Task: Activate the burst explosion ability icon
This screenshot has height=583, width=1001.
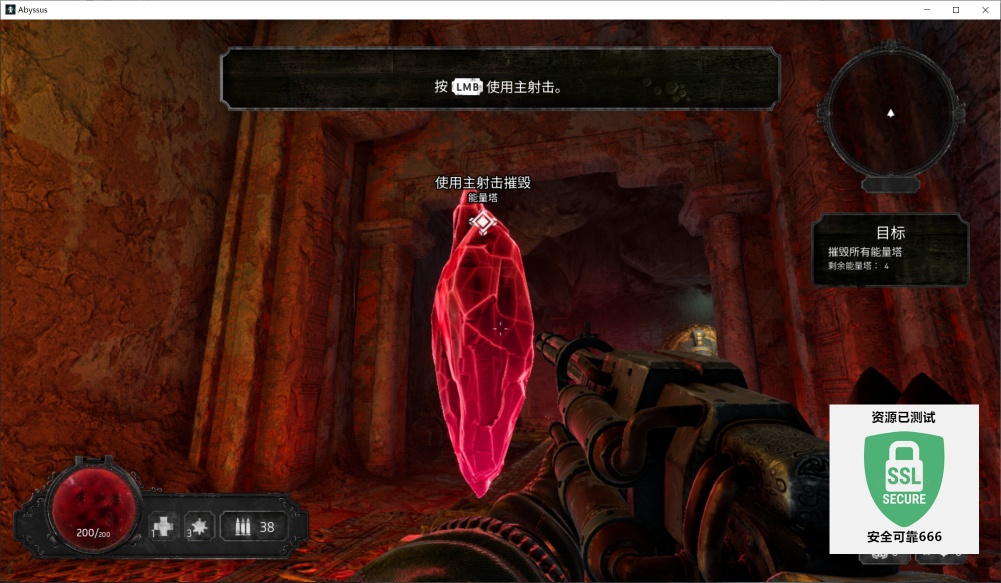Action: click(199, 526)
